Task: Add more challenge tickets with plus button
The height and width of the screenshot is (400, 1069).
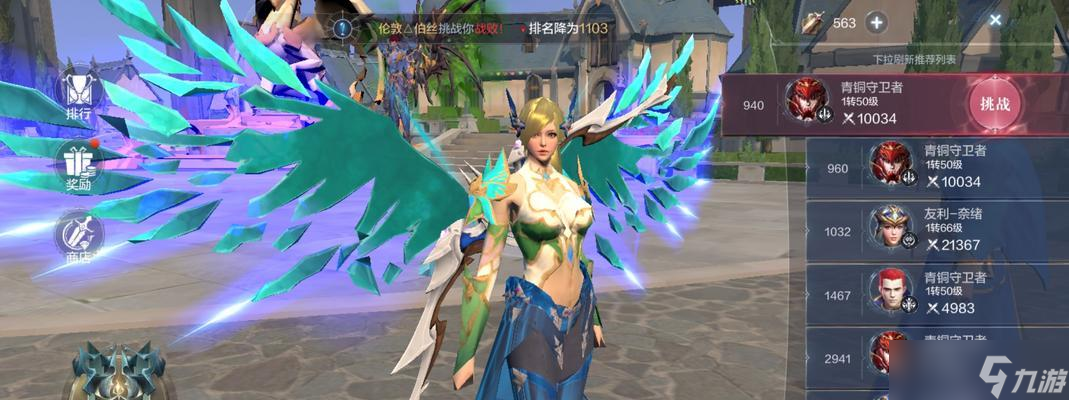Action: (876, 22)
